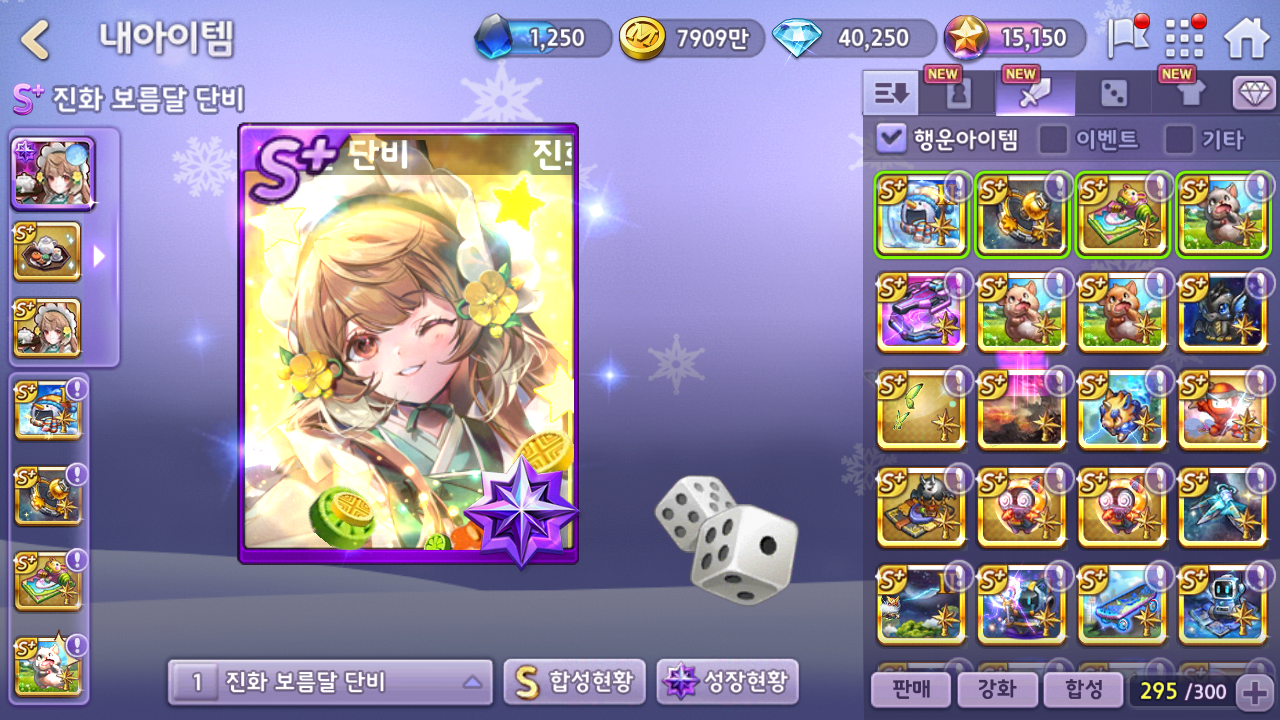Screen dimensions: 1280x720
Task: Select the diamond gem tab
Action: point(1254,94)
